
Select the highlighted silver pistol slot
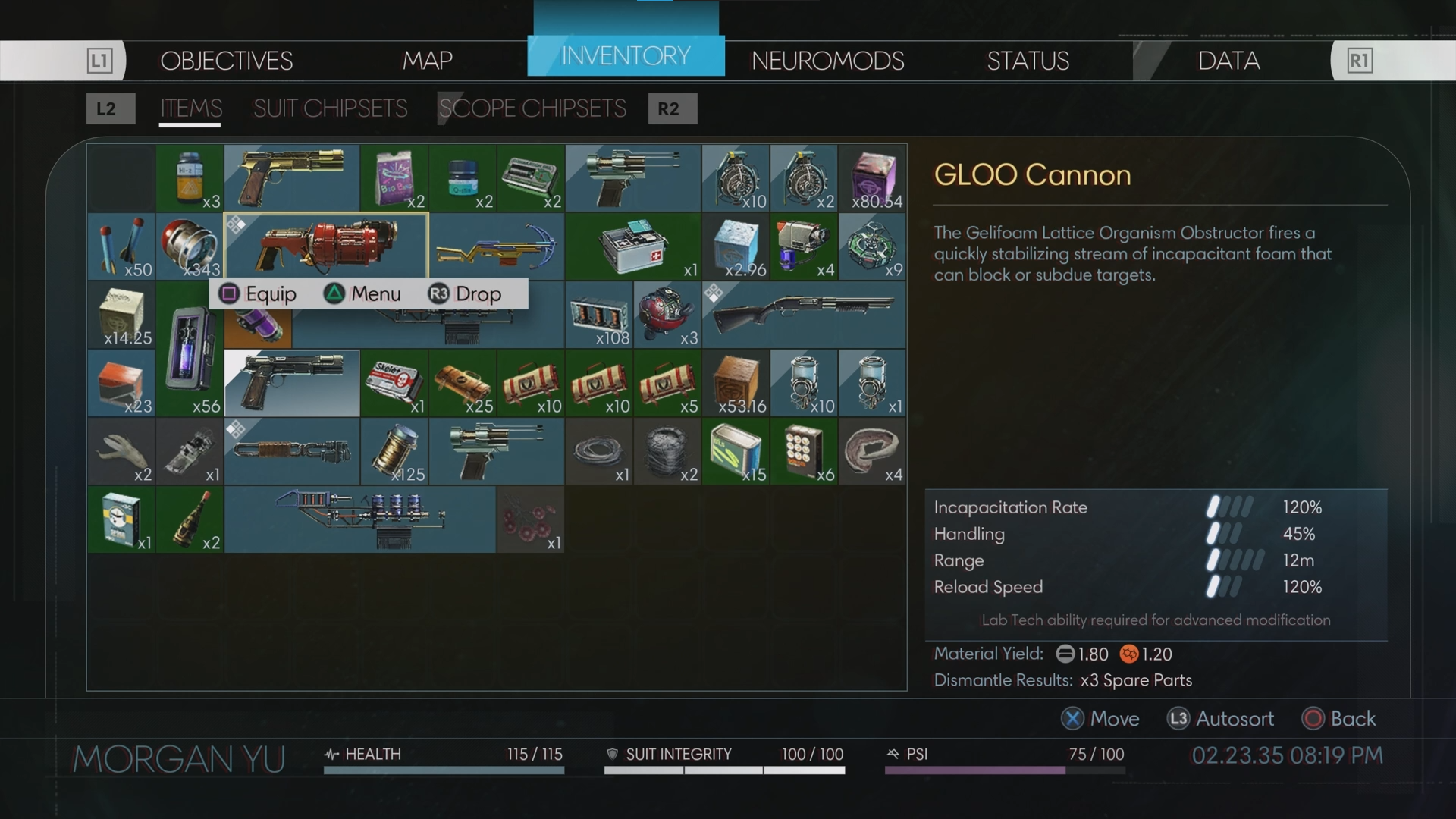(292, 382)
